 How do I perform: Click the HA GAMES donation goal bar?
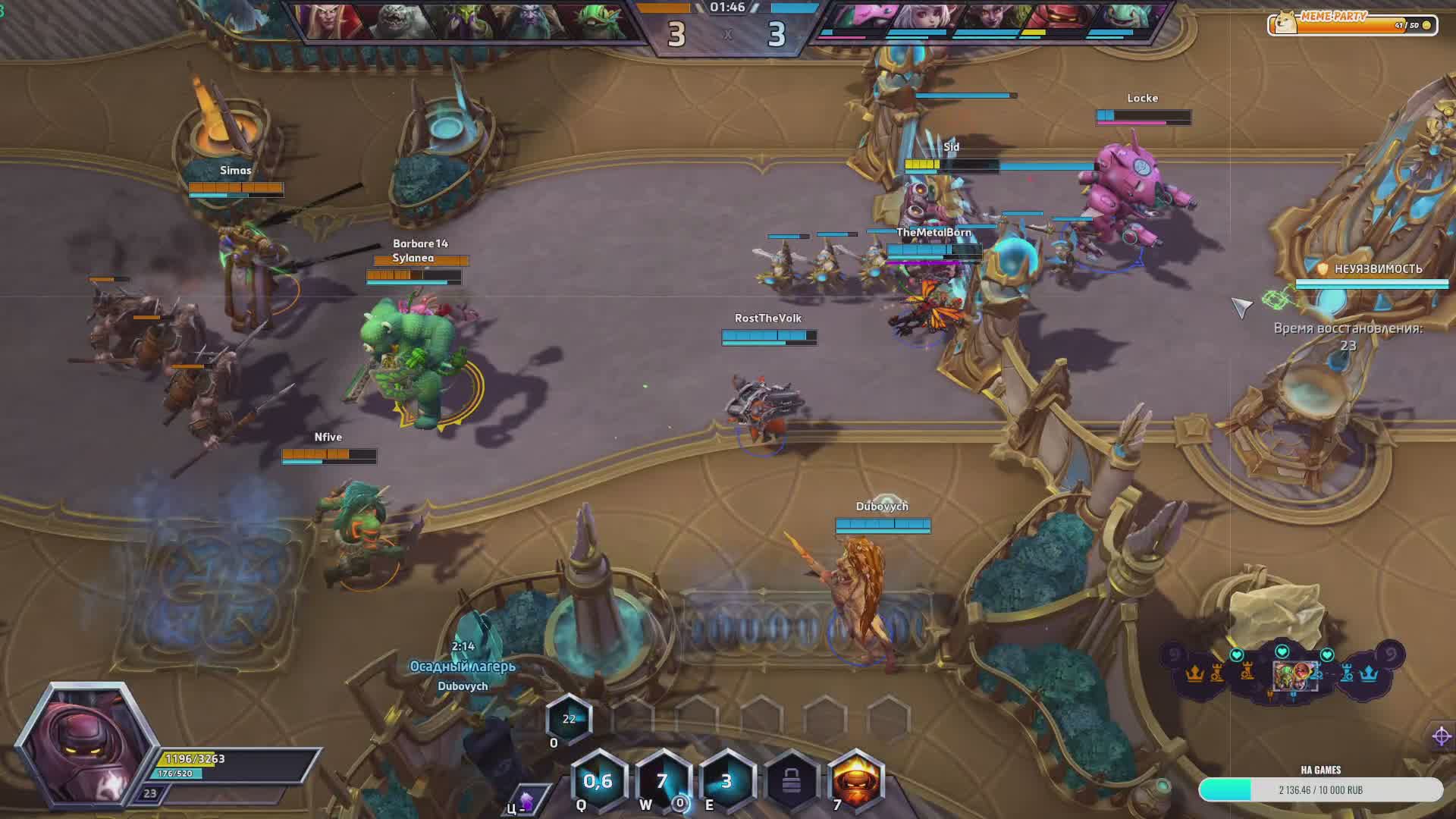tap(1320, 789)
